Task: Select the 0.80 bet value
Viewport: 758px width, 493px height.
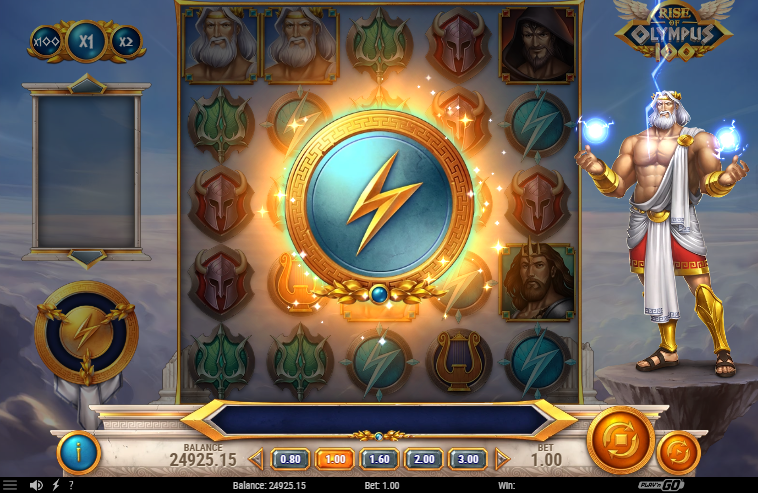Action: pyautogui.click(x=291, y=459)
